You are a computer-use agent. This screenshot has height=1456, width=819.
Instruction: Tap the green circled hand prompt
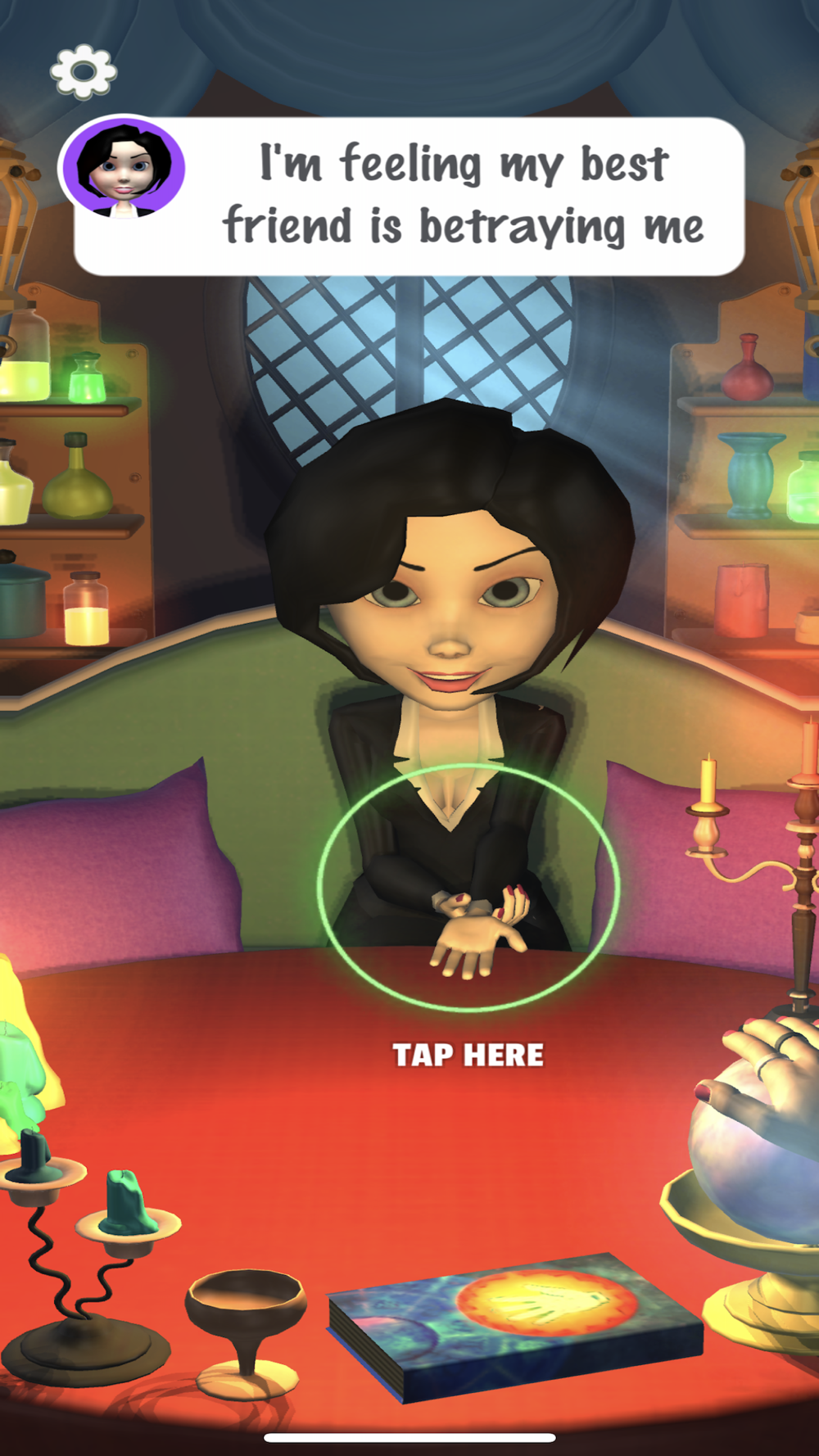pos(468,889)
